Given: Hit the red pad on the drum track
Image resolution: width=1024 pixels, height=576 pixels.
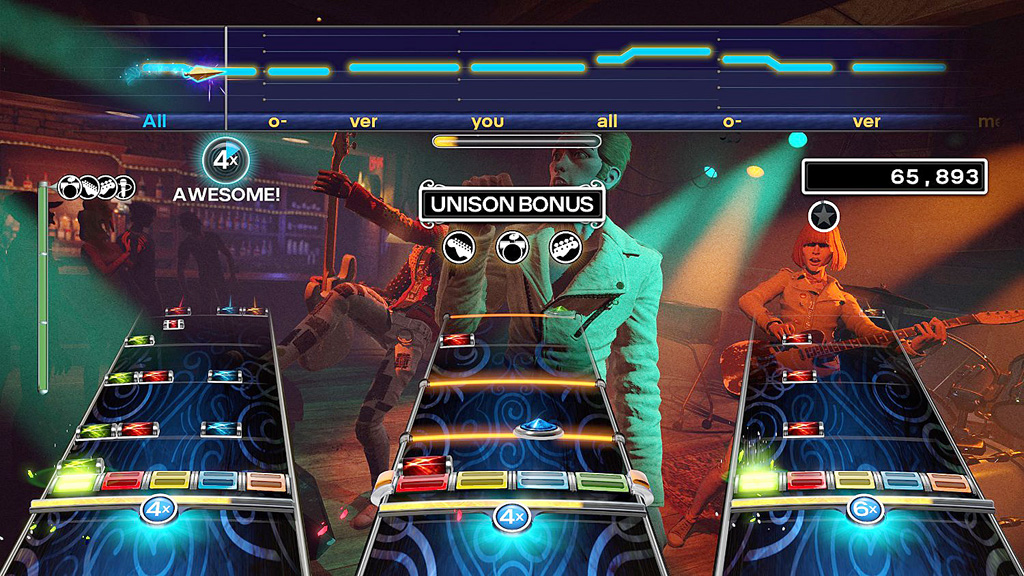Looking at the screenshot, I should coord(423,483).
